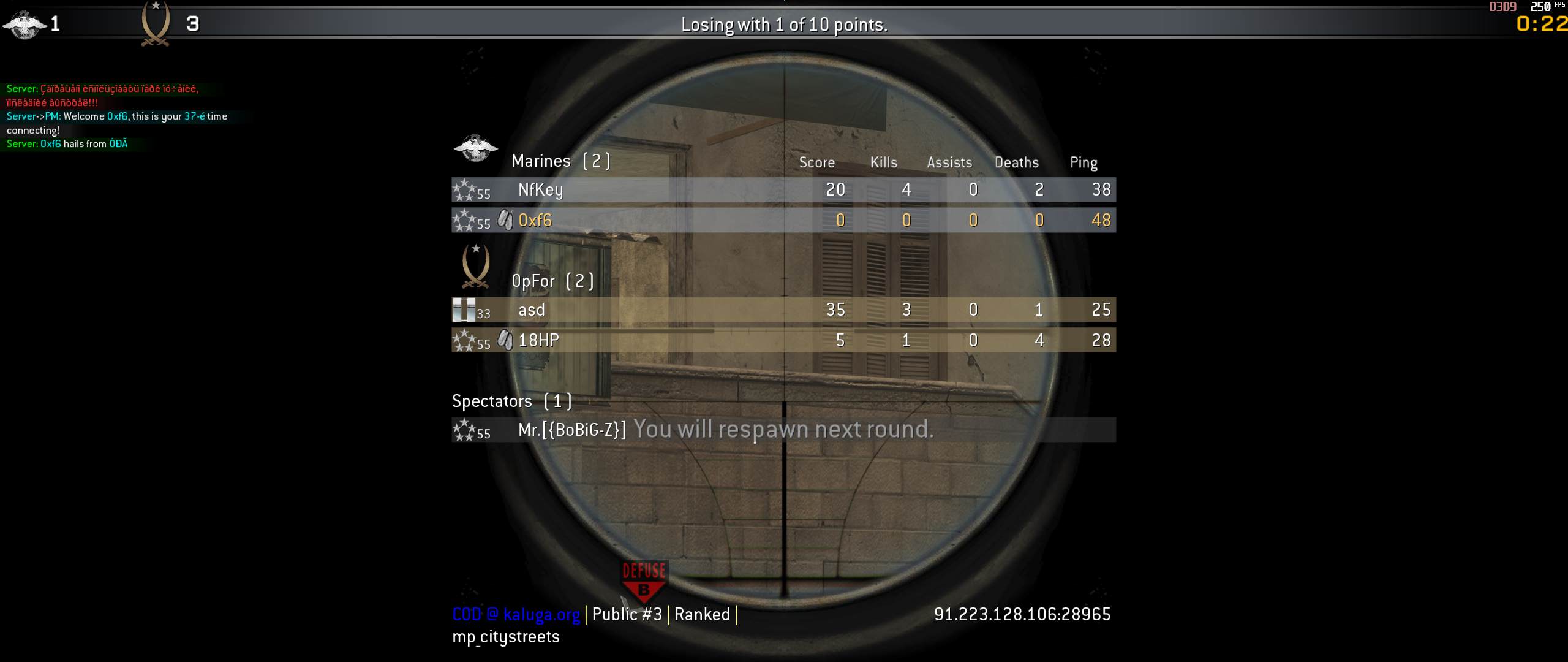Click the server IP address 91.223.128.106:28965
The height and width of the screenshot is (662, 1568).
tap(1022, 614)
